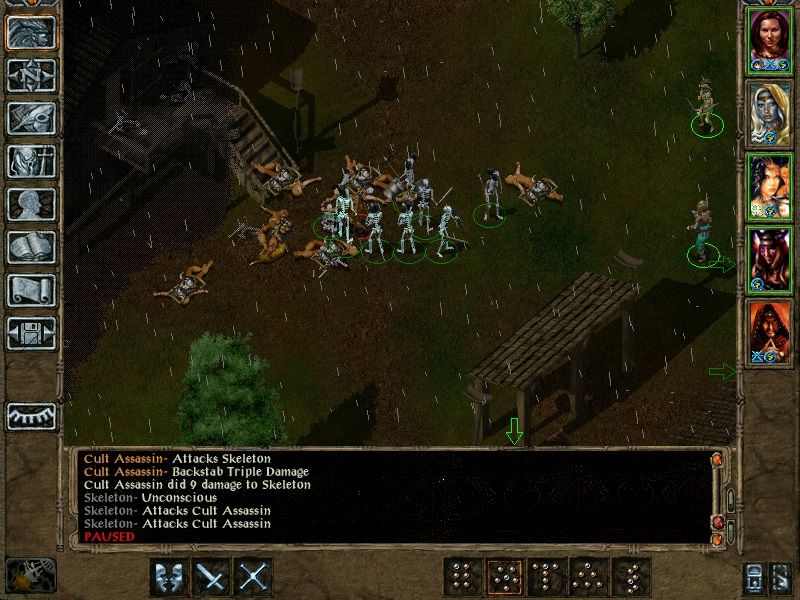Viewport: 800px width, 600px height.
Task: Open the priest scroll spell page
Action: (32, 289)
